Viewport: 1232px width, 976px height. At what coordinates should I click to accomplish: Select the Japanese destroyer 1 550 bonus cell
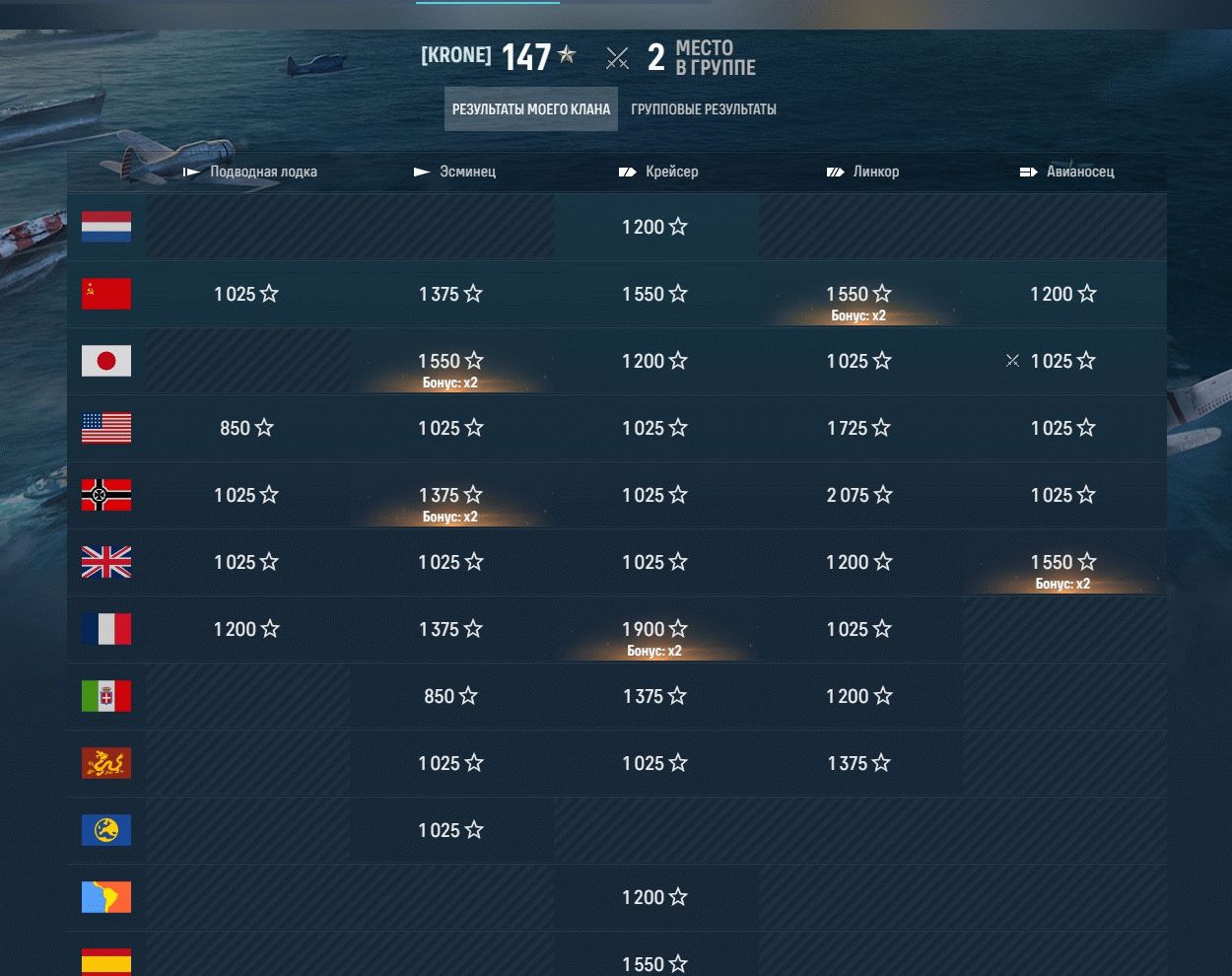450,363
